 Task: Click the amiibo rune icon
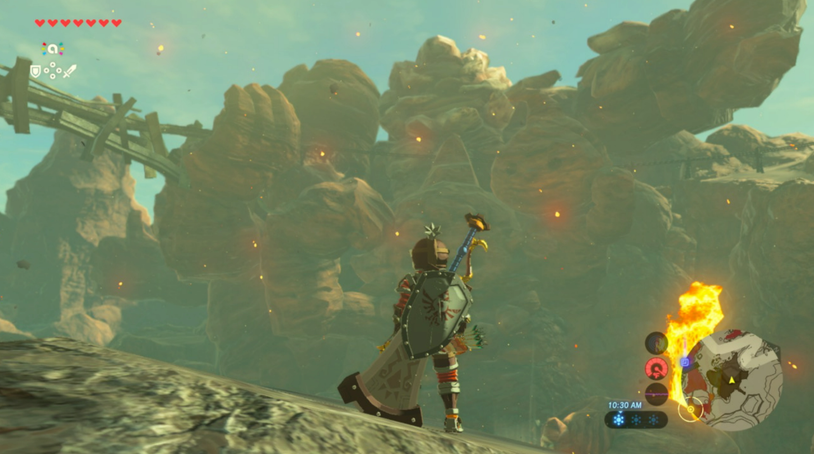pos(52,48)
